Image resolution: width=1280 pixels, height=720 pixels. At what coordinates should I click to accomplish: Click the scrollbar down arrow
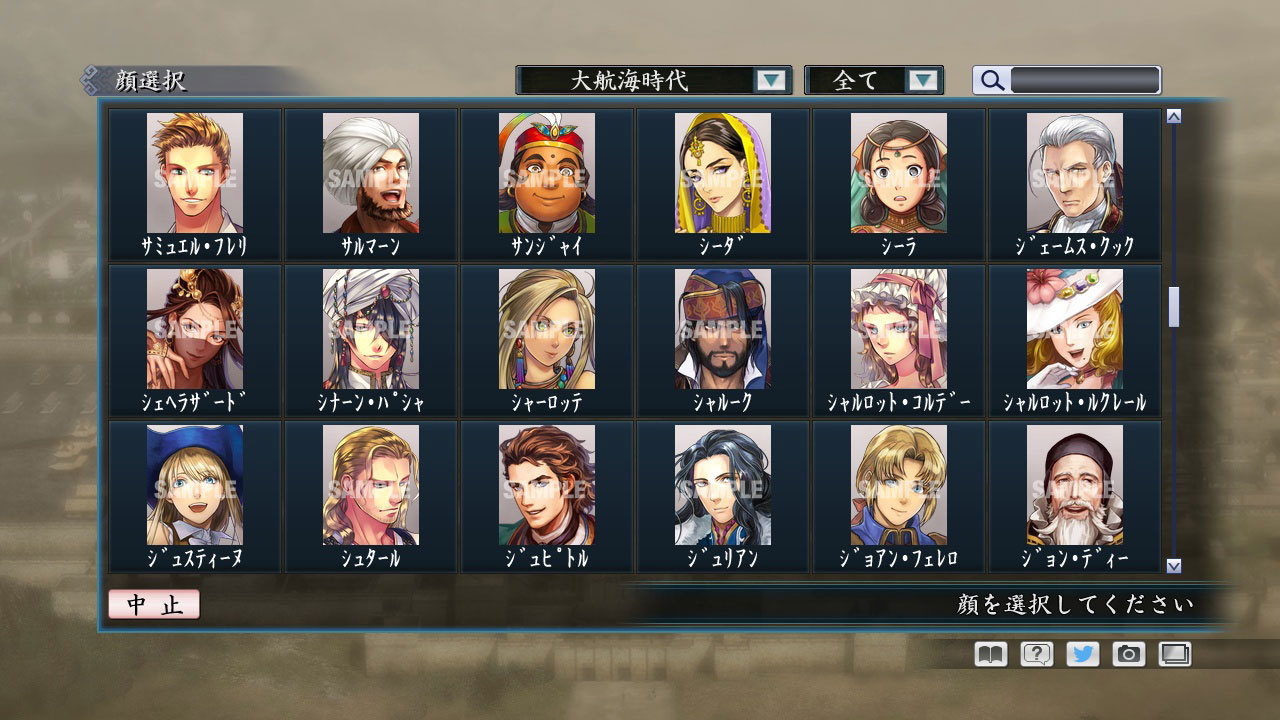click(1173, 563)
